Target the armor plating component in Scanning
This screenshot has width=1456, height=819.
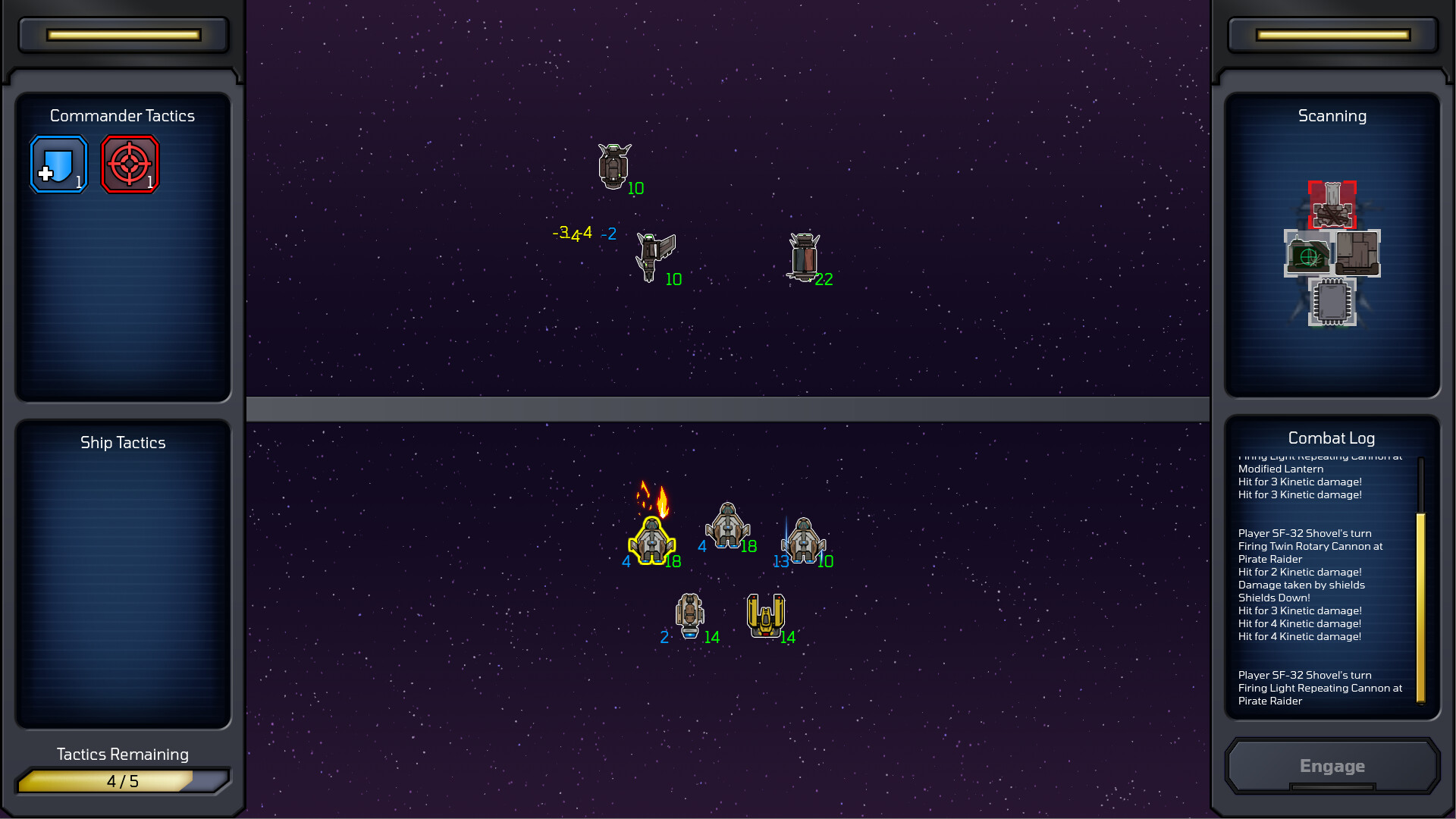point(1357,253)
